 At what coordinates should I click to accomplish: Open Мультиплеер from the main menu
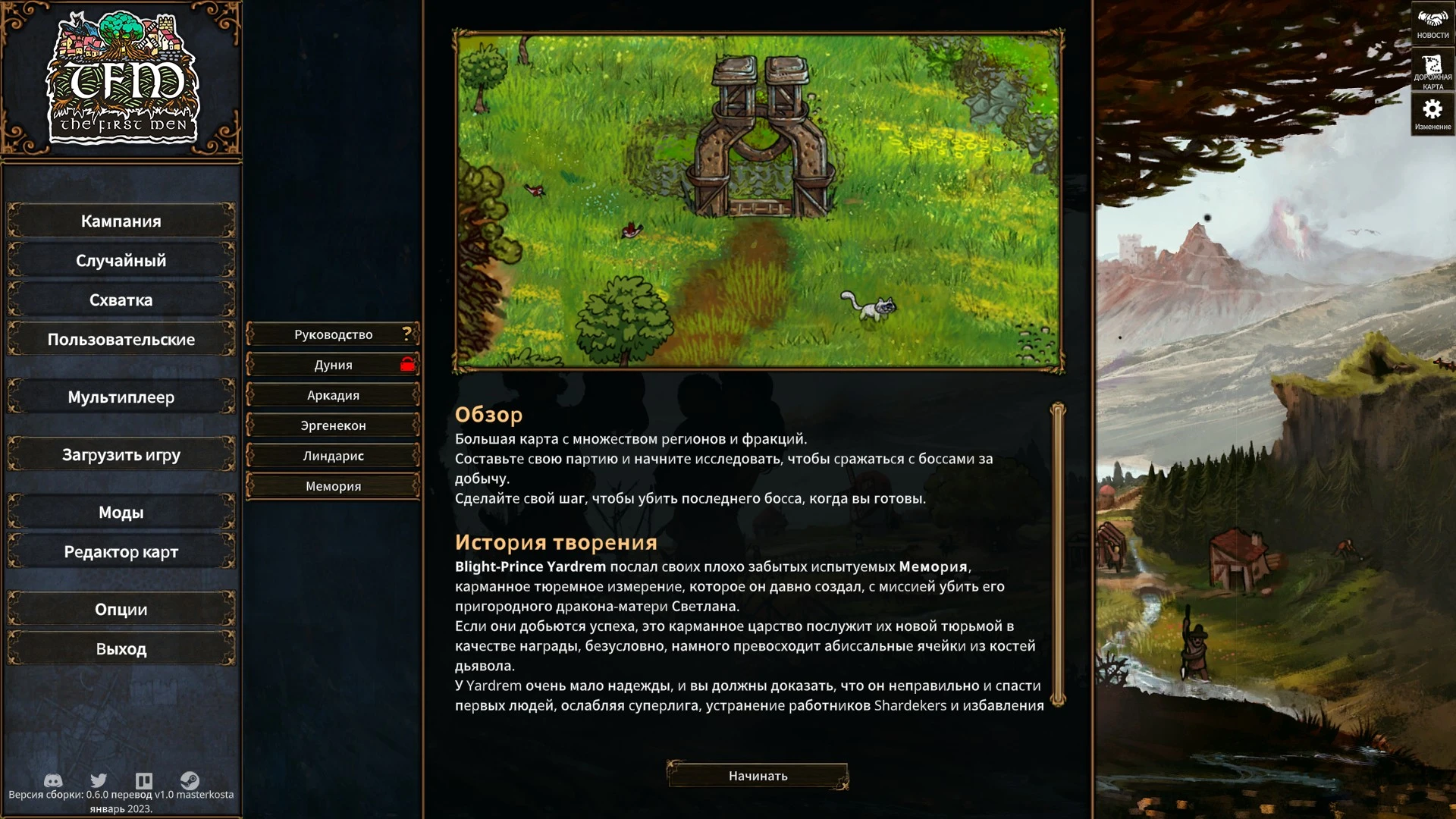click(120, 397)
